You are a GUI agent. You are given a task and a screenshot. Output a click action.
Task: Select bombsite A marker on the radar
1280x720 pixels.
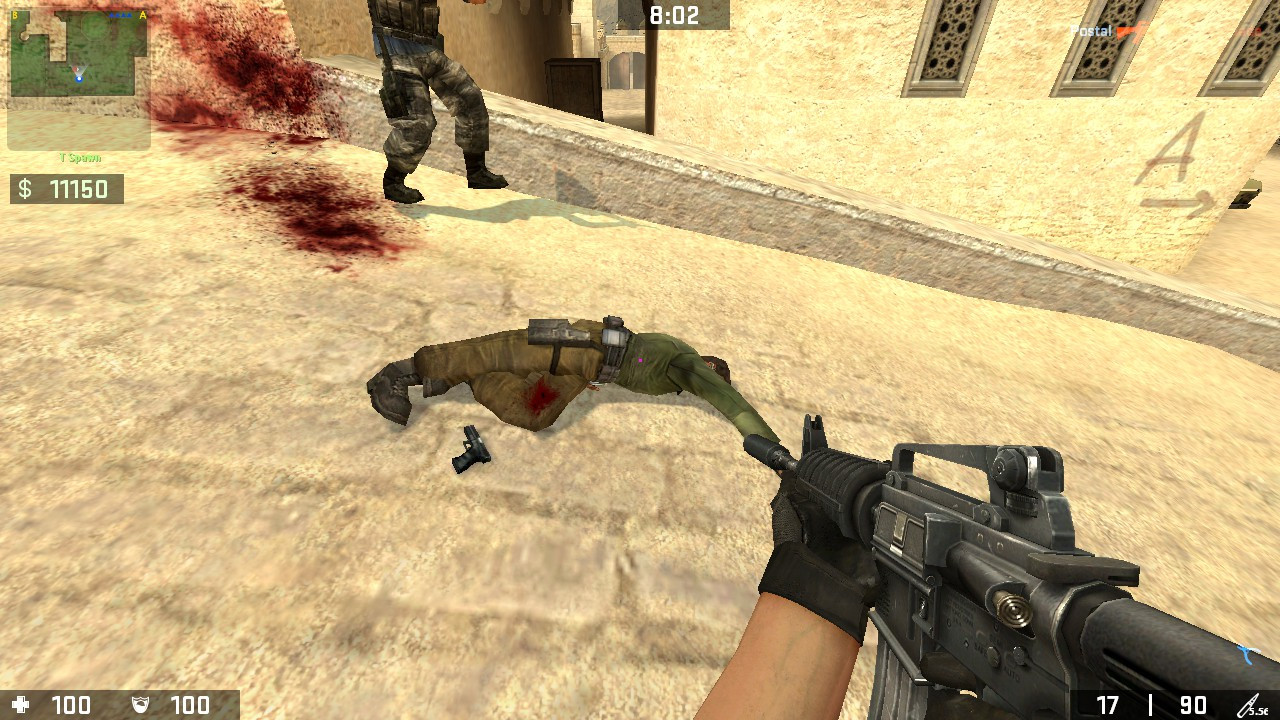142,15
